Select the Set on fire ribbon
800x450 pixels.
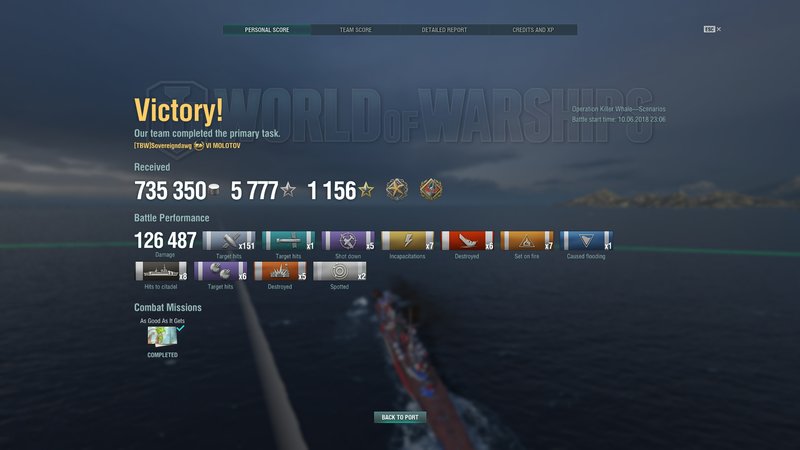tap(527, 241)
